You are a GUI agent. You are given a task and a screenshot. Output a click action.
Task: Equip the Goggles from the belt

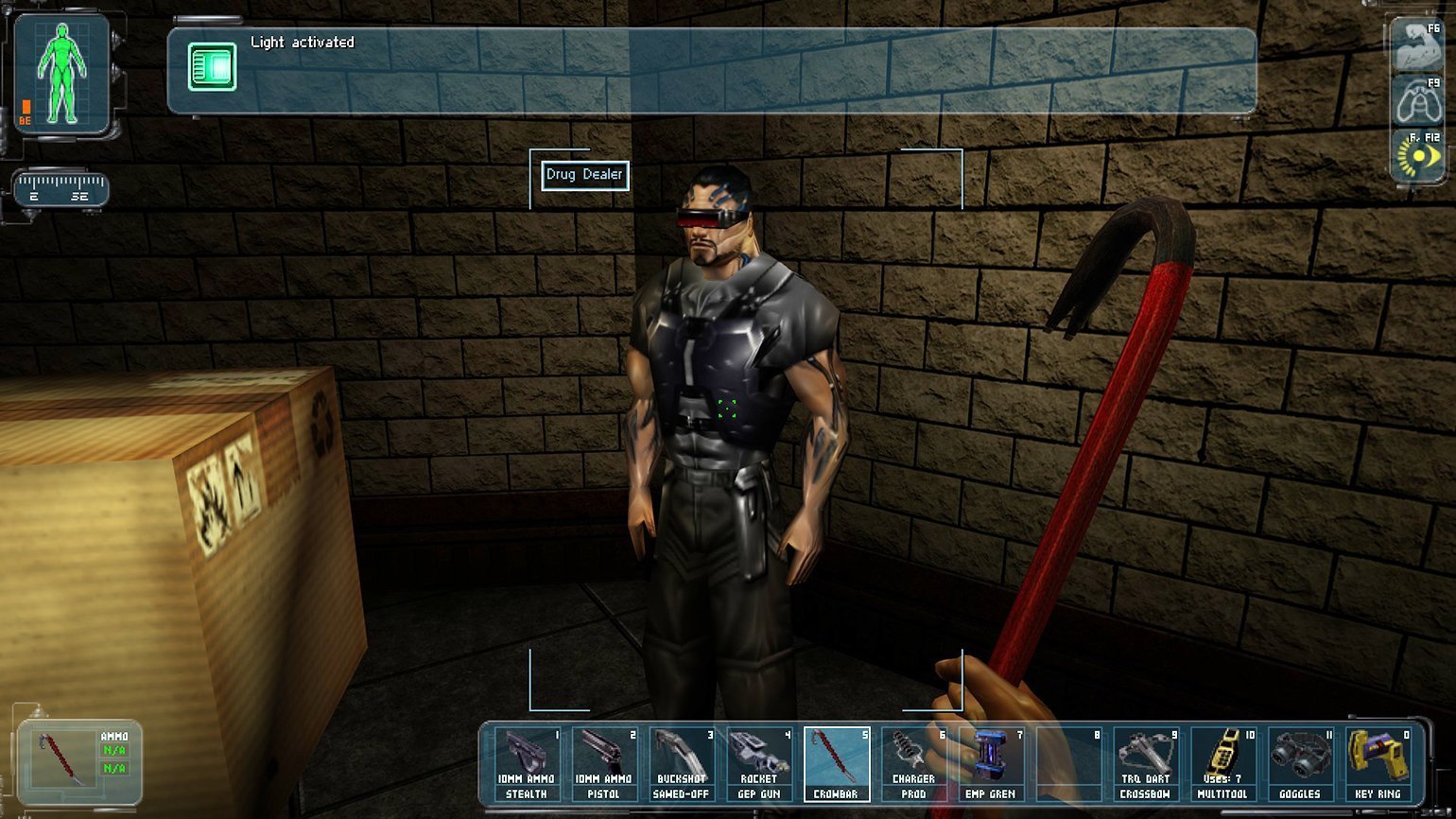point(1300,764)
